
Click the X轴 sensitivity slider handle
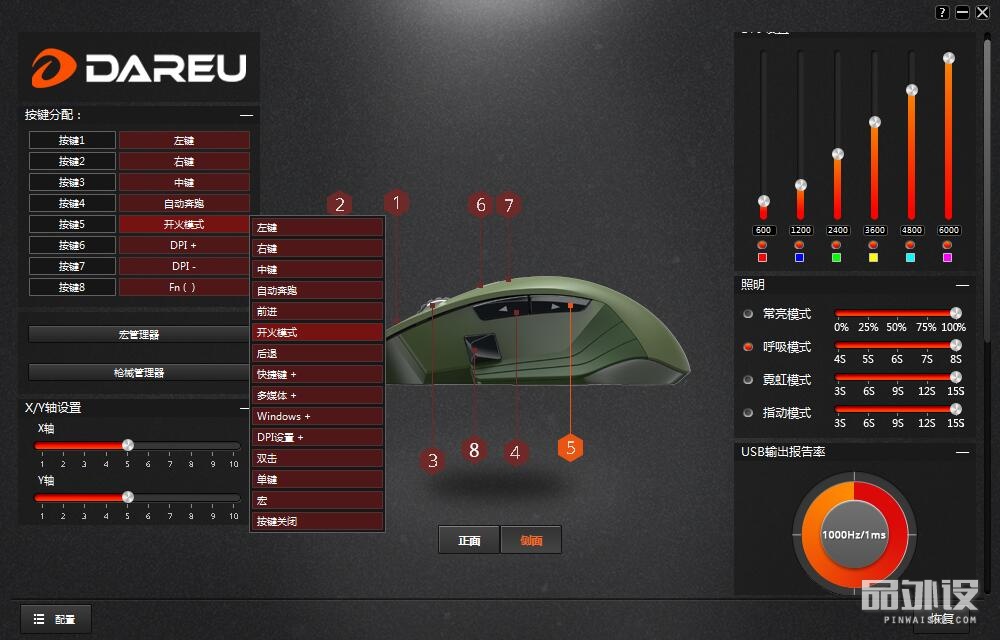pos(128,444)
